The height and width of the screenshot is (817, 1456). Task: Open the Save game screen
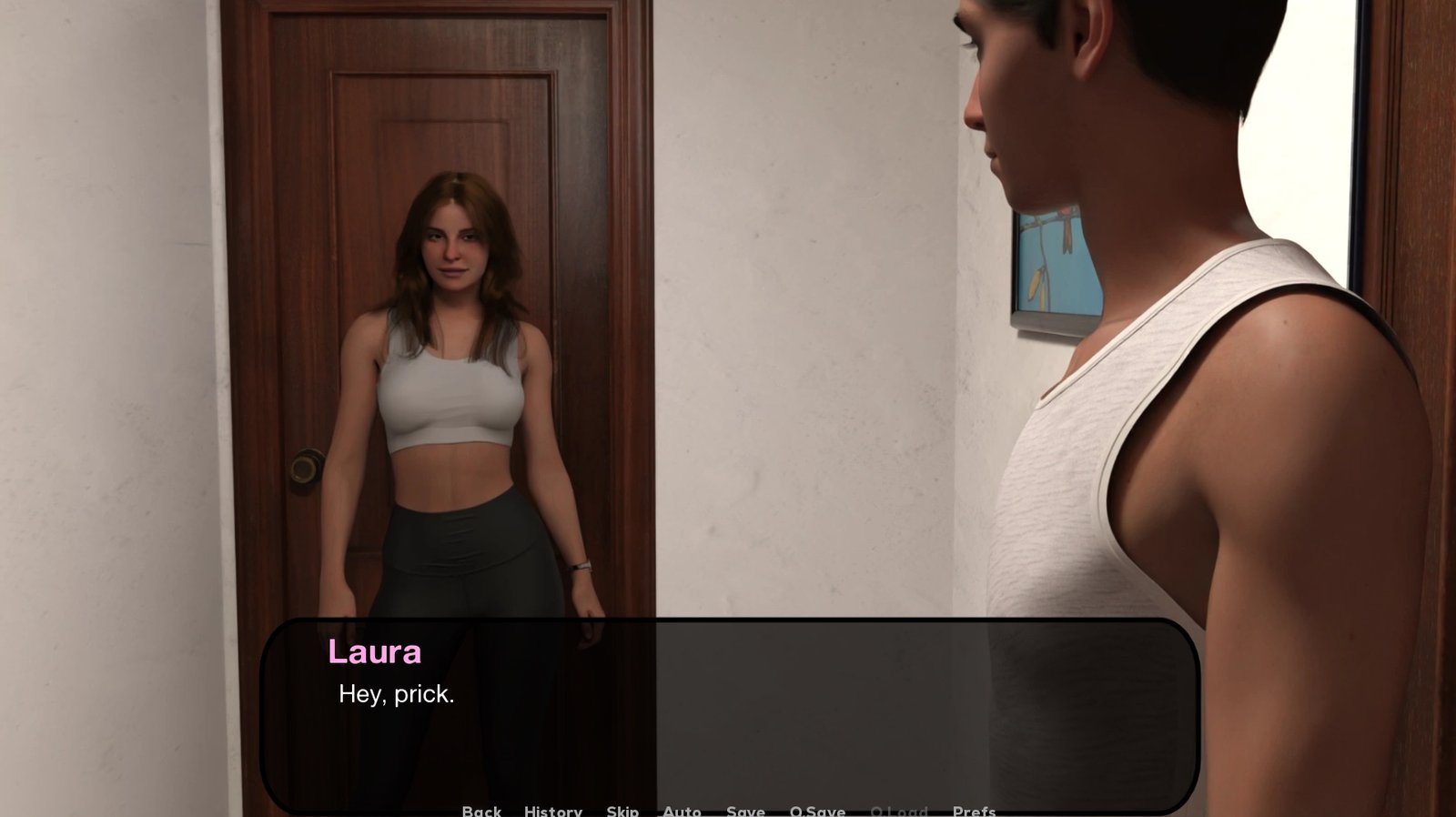[x=745, y=811]
